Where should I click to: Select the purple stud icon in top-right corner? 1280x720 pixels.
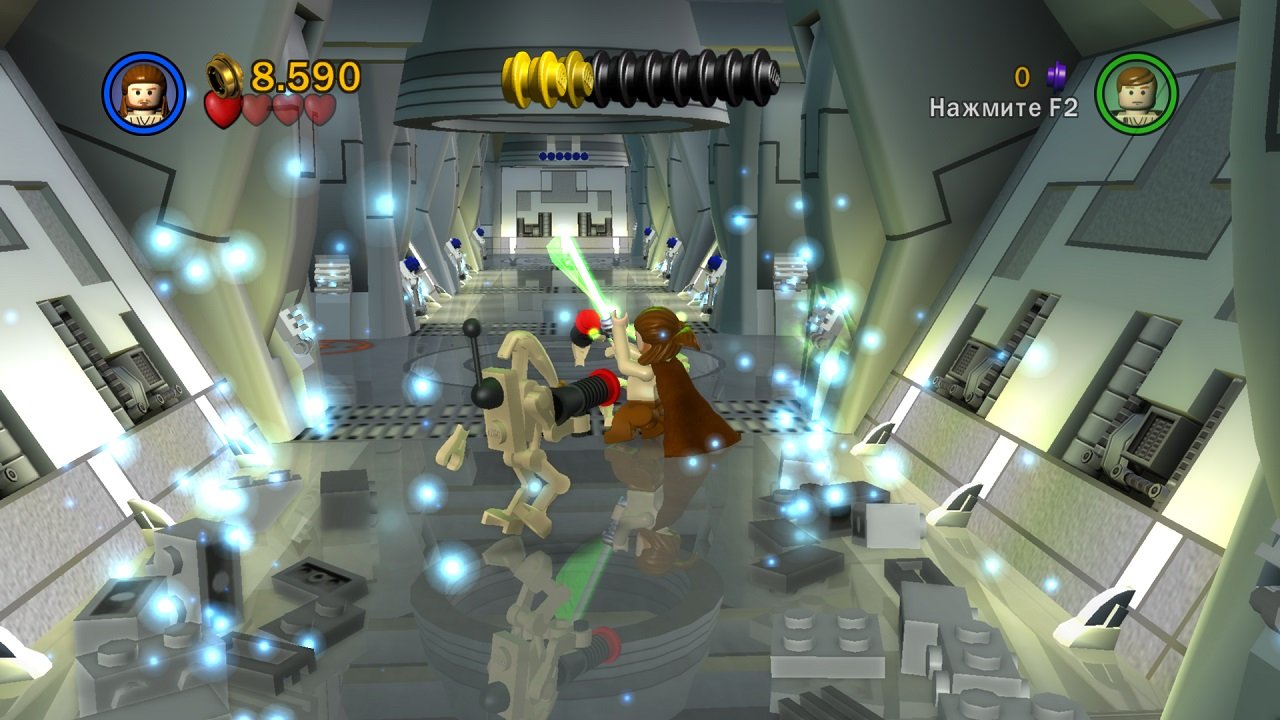click(x=1056, y=77)
